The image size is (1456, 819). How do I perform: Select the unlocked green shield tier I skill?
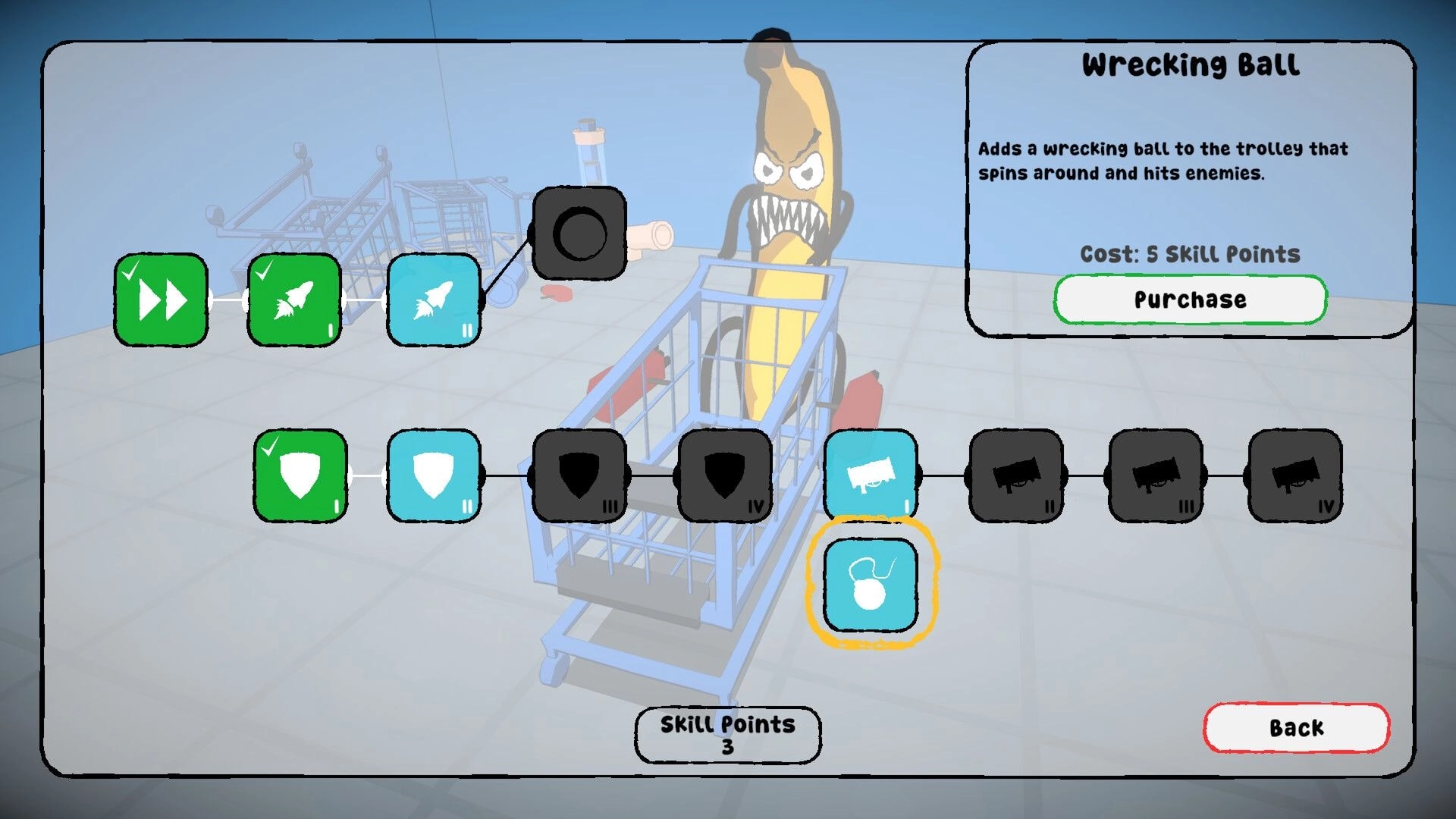point(300,476)
